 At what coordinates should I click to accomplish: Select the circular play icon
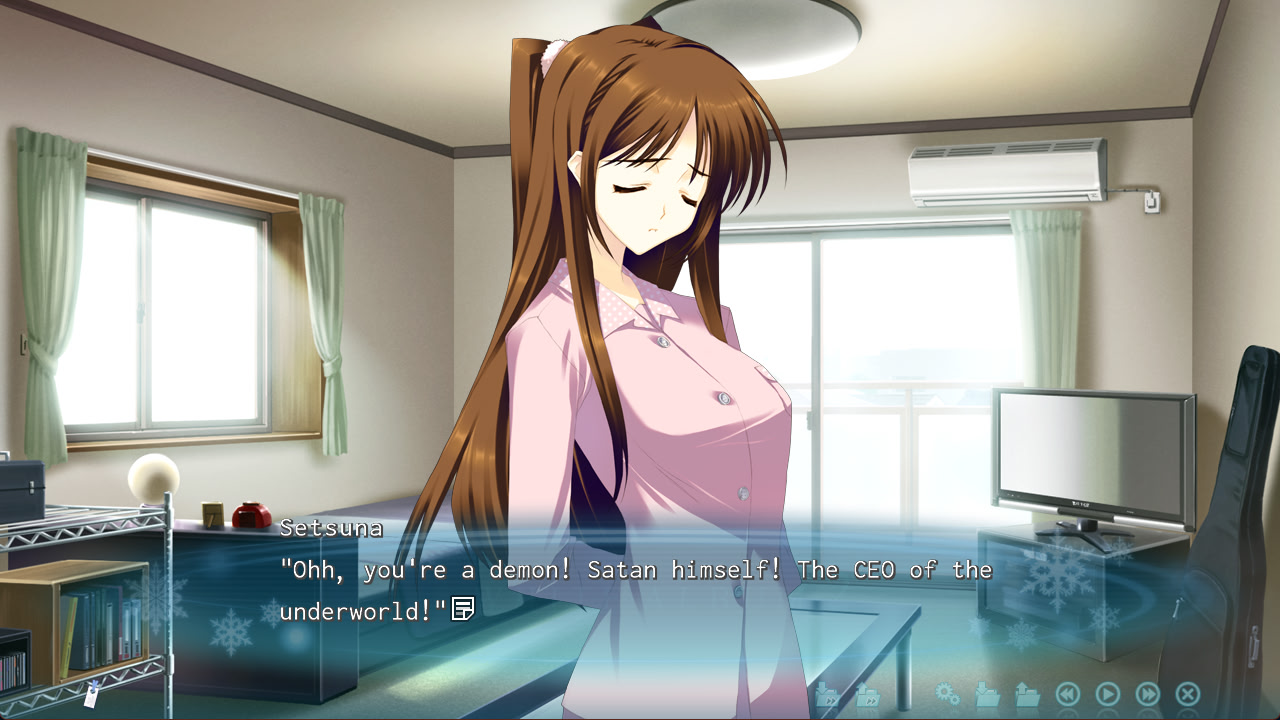click(1107, 692)
